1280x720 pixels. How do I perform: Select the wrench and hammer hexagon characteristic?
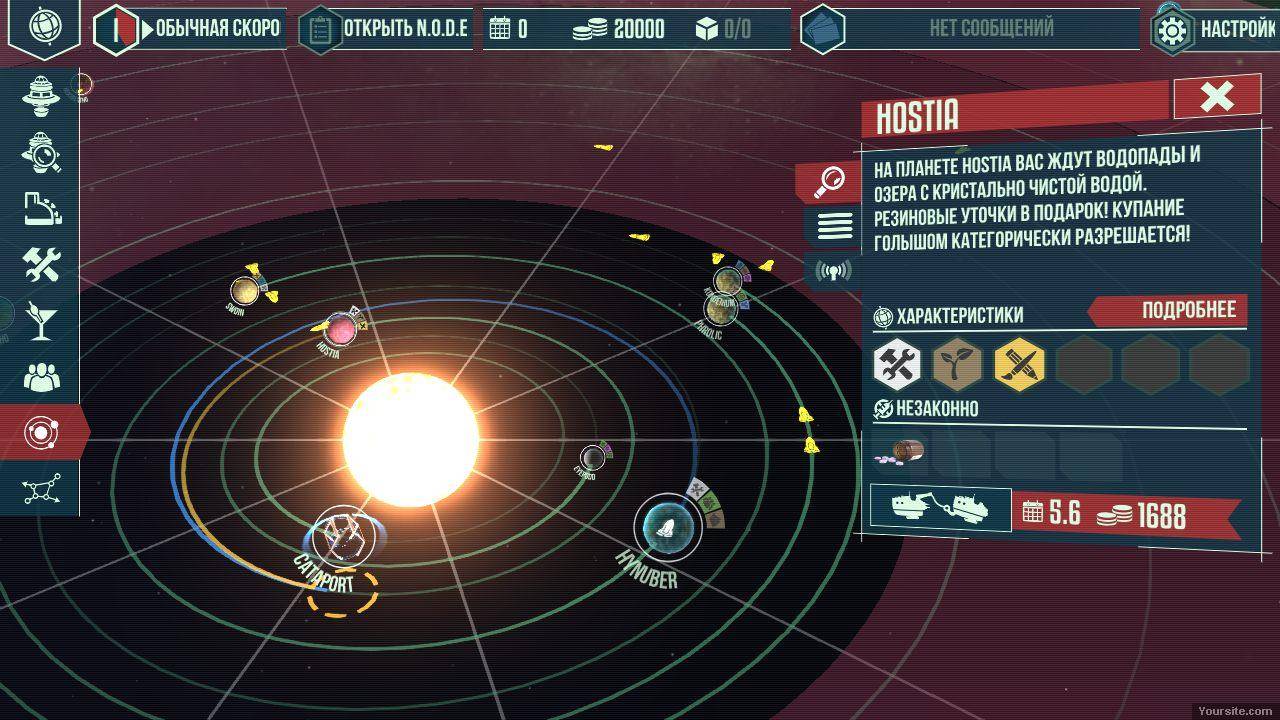(x=897, y=364)
